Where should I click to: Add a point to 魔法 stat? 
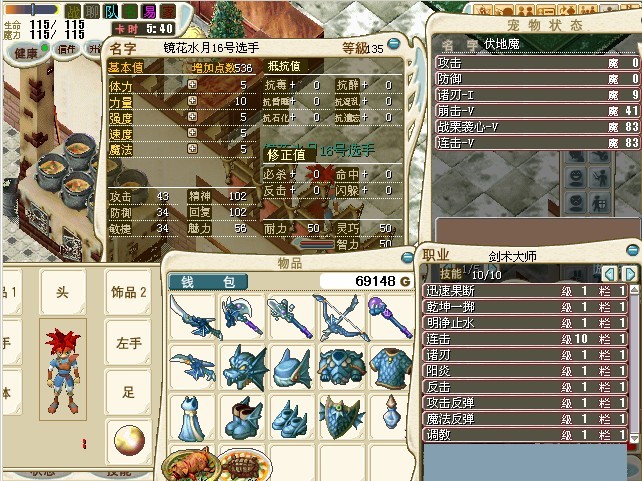pos(192,149)
